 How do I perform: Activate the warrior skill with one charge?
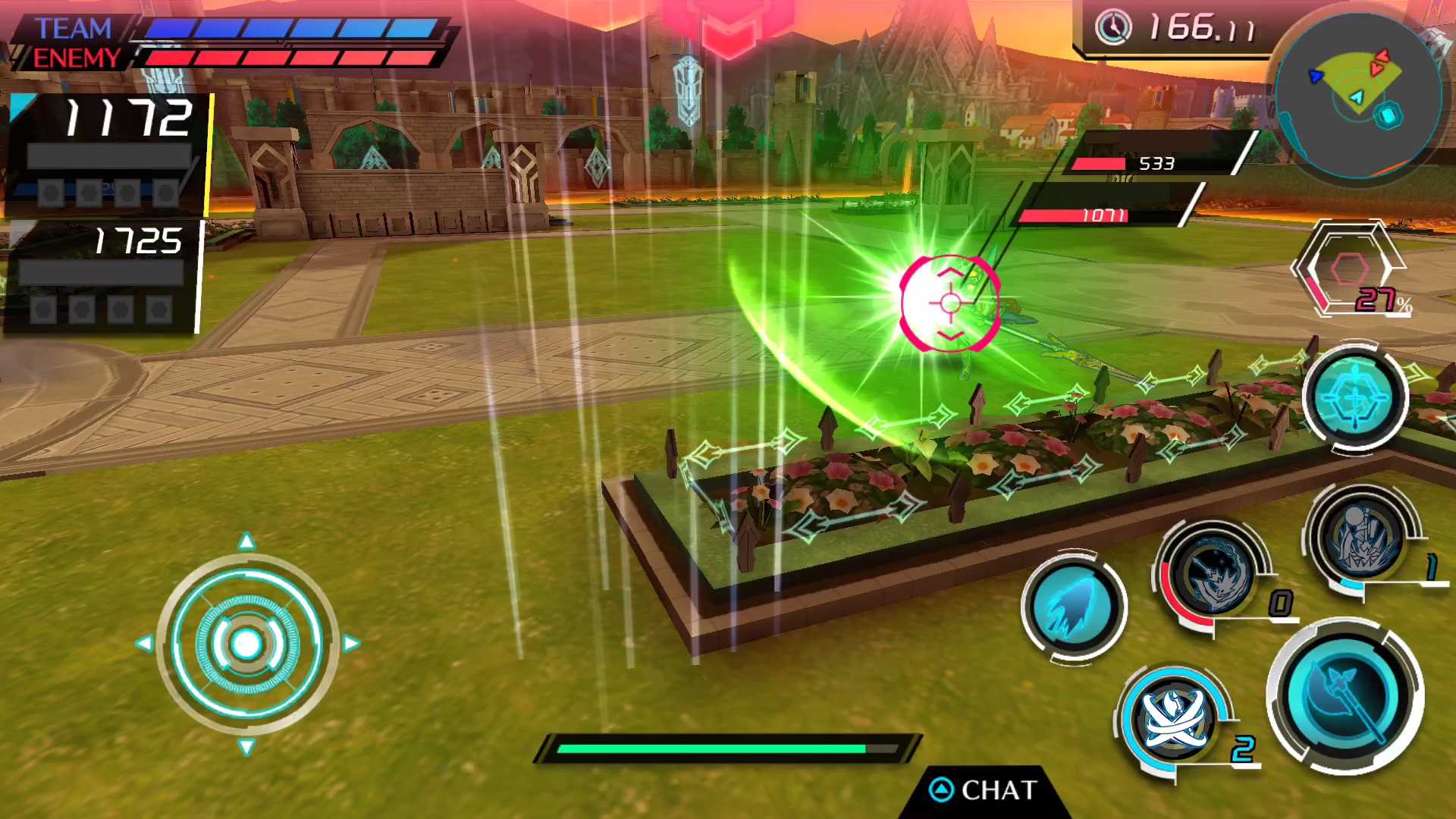click(1363, 537)
